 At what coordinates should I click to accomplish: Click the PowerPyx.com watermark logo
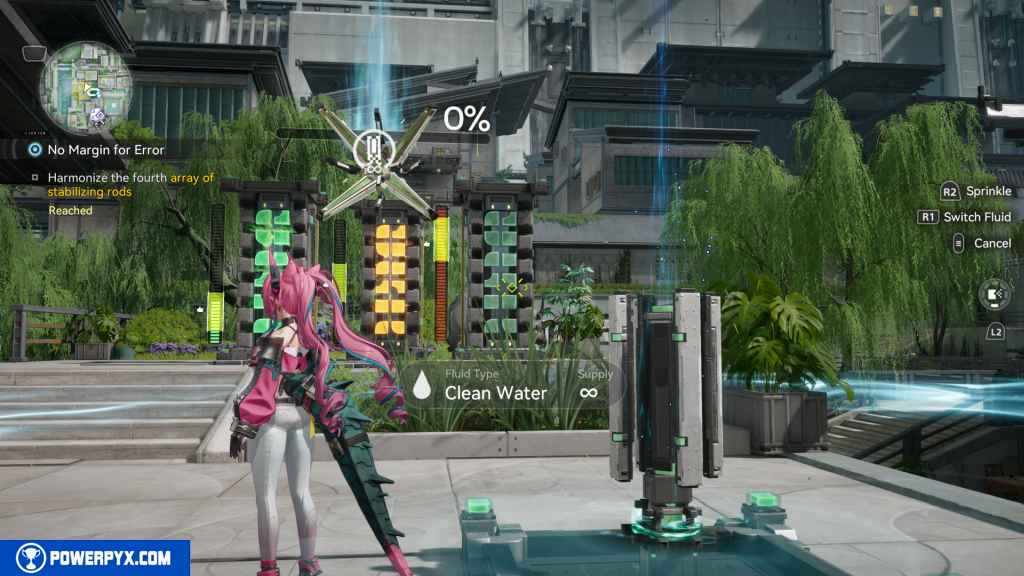coord(95,558)
